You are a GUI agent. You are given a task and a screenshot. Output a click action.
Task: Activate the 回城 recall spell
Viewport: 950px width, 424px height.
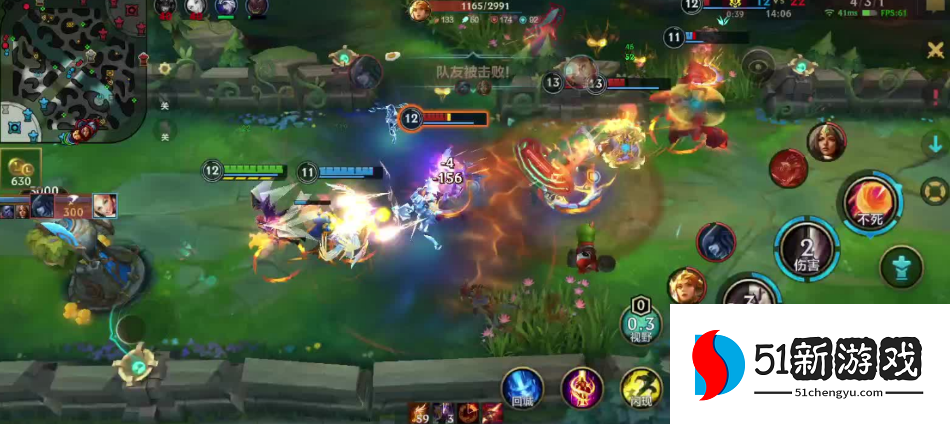pyautogui.click(x=523, y=388)
